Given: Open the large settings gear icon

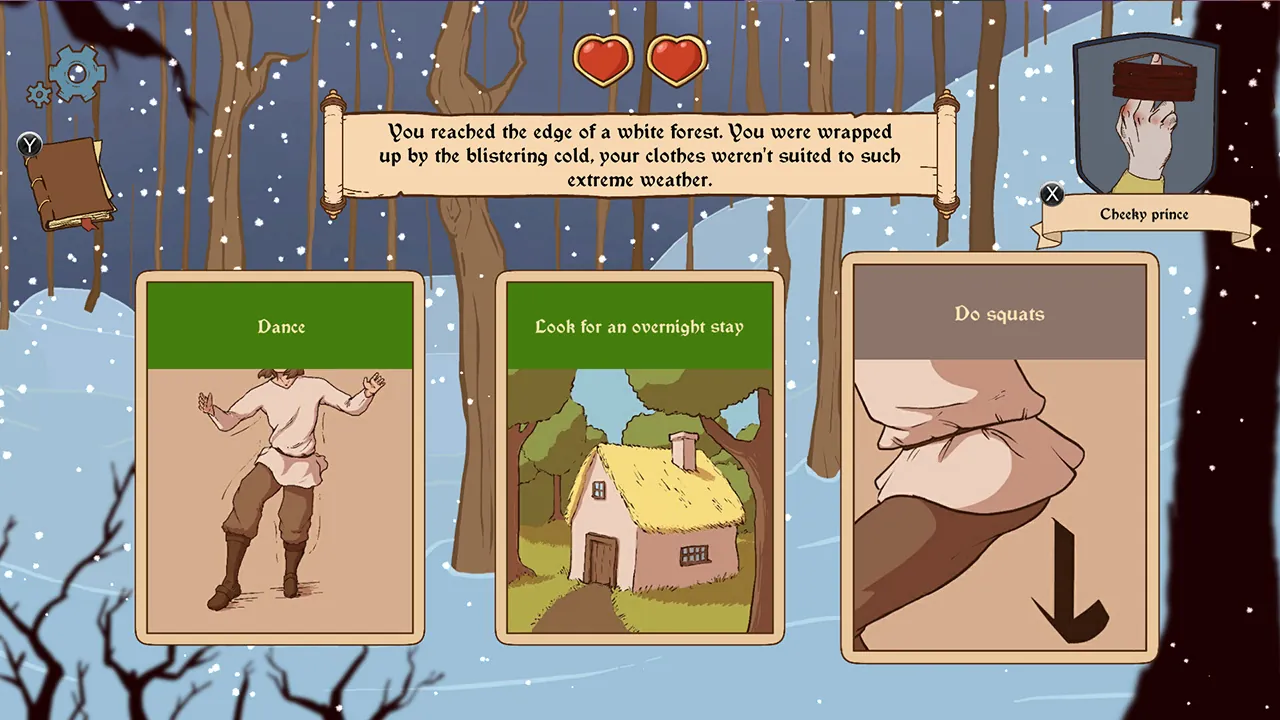Looking at the screenshot, I should click(x=75, y=75).
